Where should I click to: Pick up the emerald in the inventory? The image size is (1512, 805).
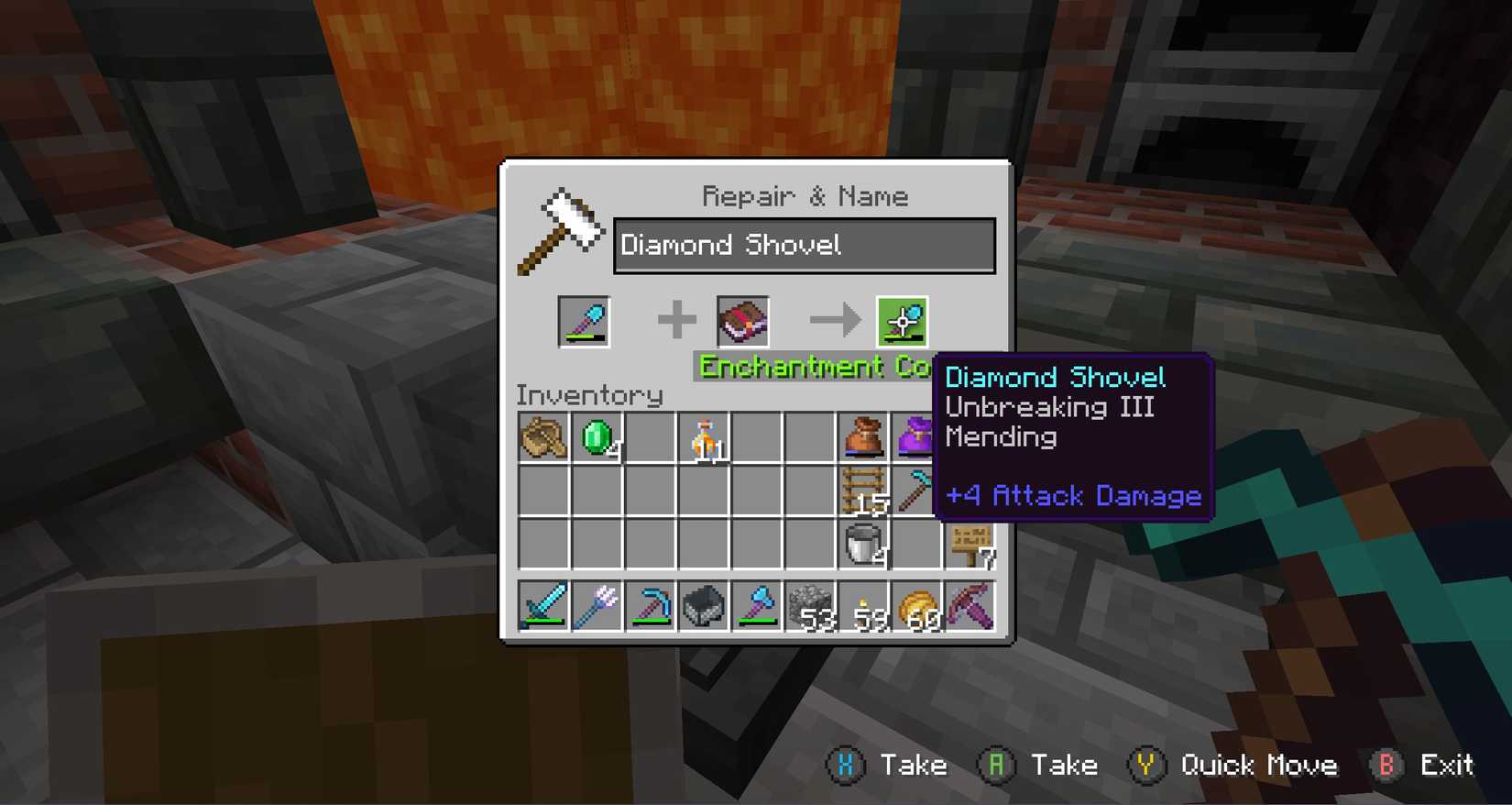point(597,437)
